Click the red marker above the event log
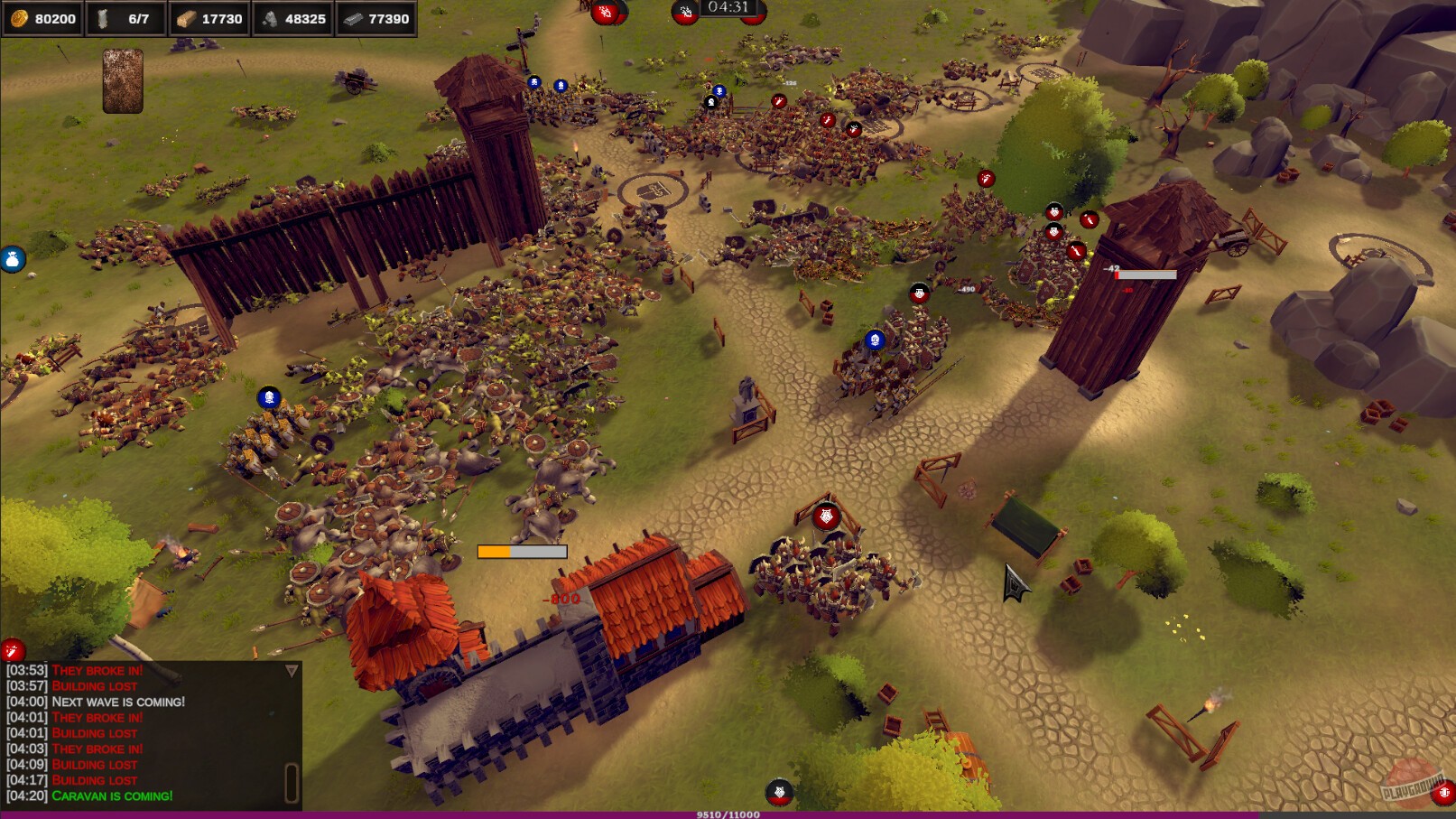Viewport: 1456px width, 819px height. pos(13,647)
